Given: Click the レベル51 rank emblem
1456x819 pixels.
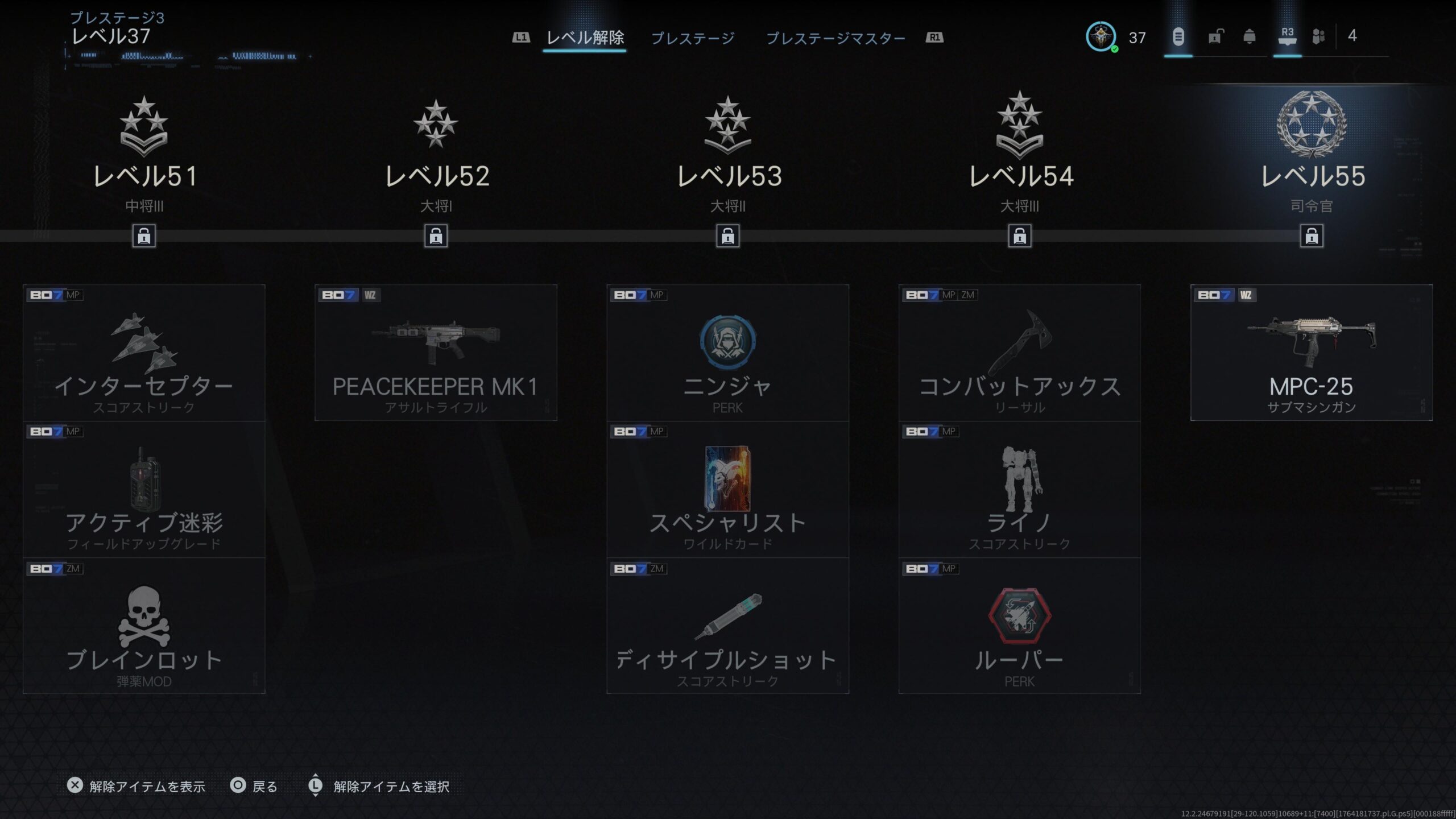Looking at the screenshot, I should 144,126.
